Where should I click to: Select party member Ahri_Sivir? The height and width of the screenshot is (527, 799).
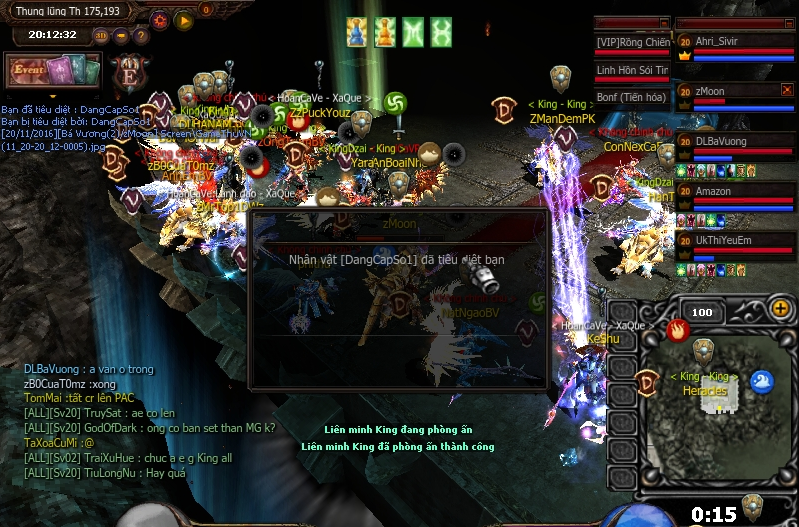point(735,42)
